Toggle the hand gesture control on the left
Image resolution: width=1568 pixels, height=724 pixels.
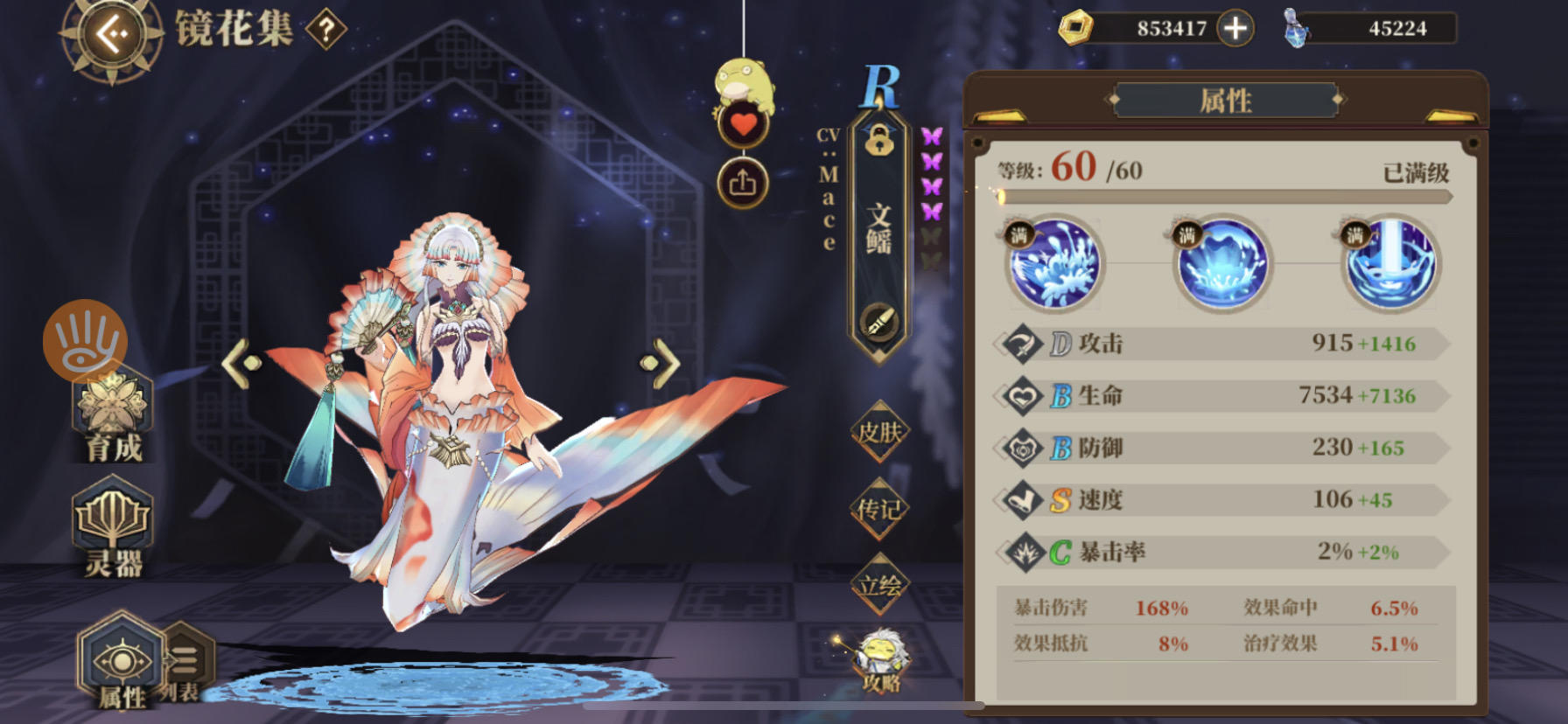(84, 341)
